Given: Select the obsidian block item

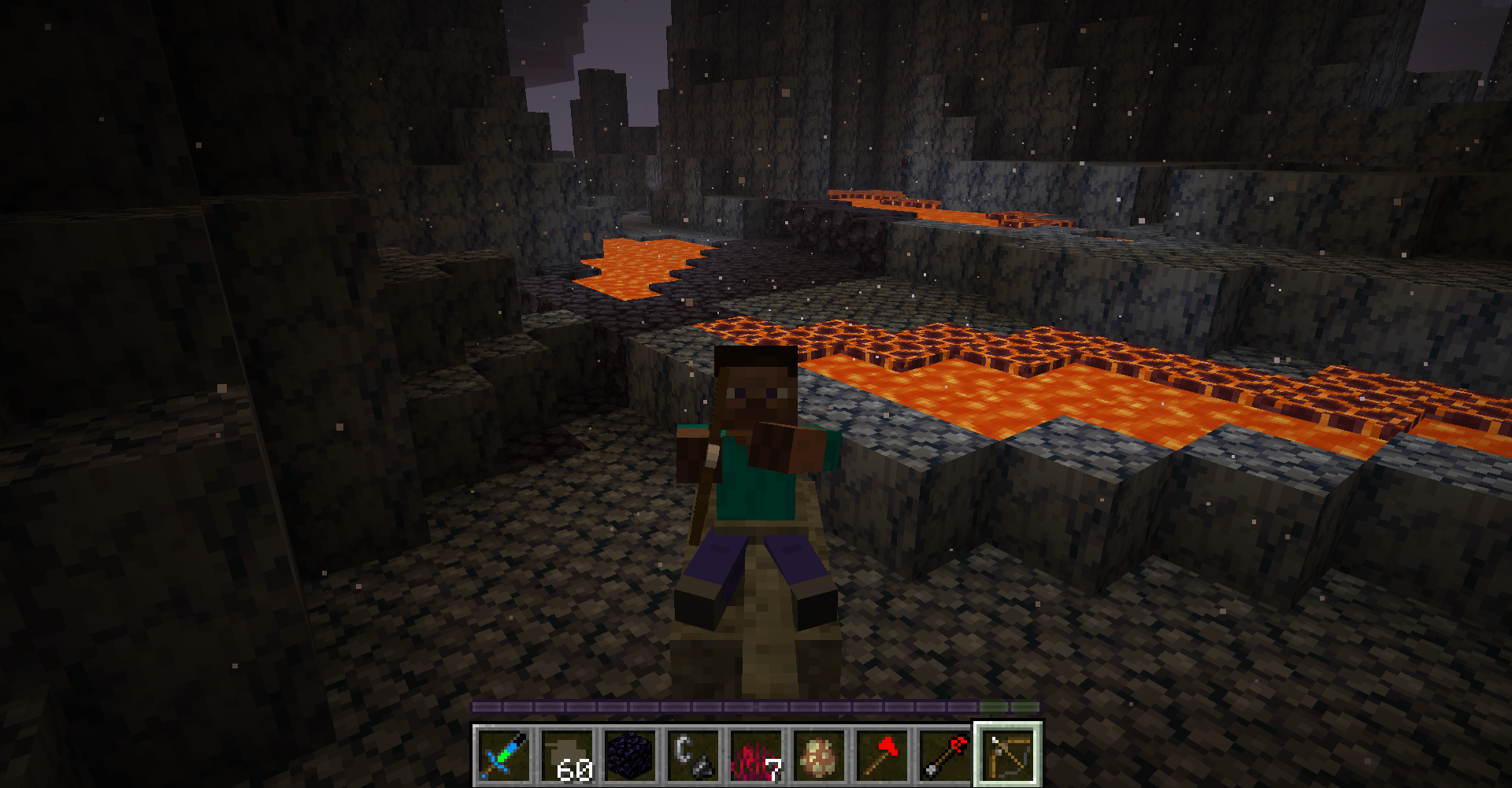Looking at the screenshot, I should 630,756.
